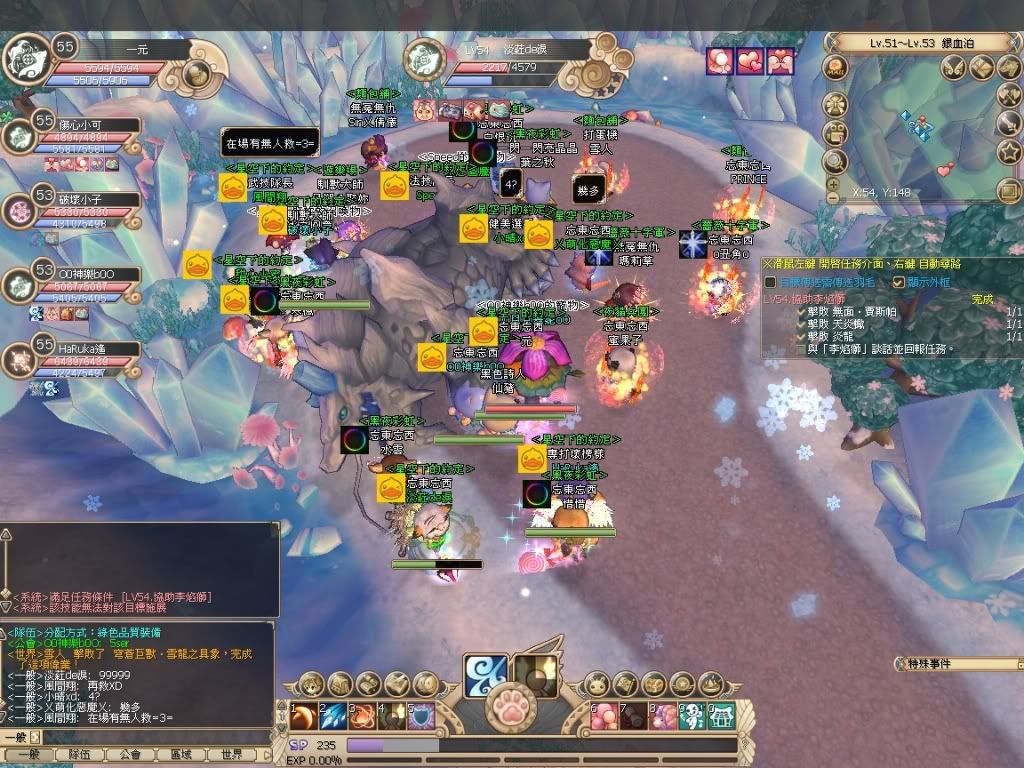Cast the fire orb skill in slot 3

pos(362,716)
